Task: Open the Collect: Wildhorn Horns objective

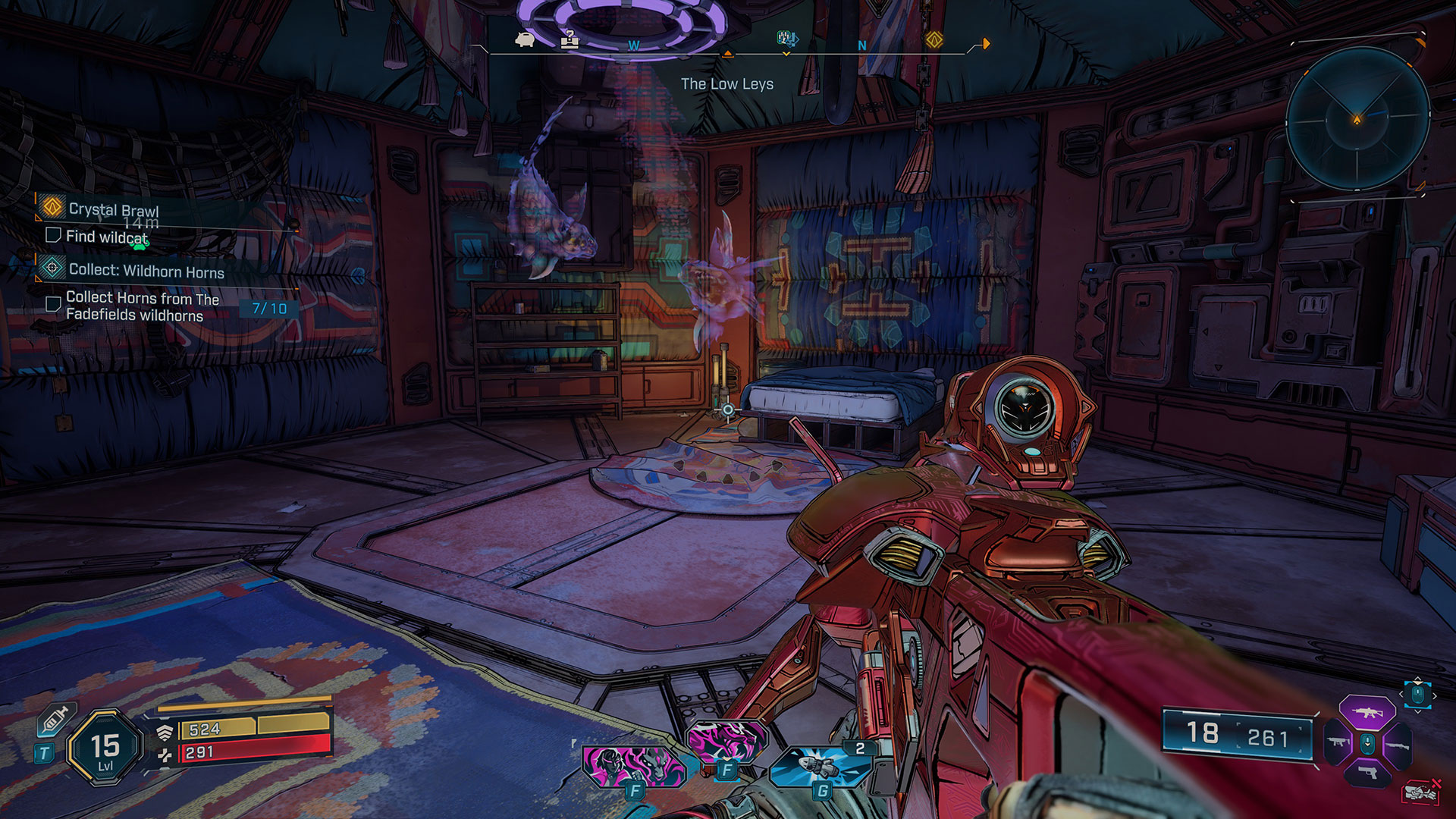Action: point(146,271)
